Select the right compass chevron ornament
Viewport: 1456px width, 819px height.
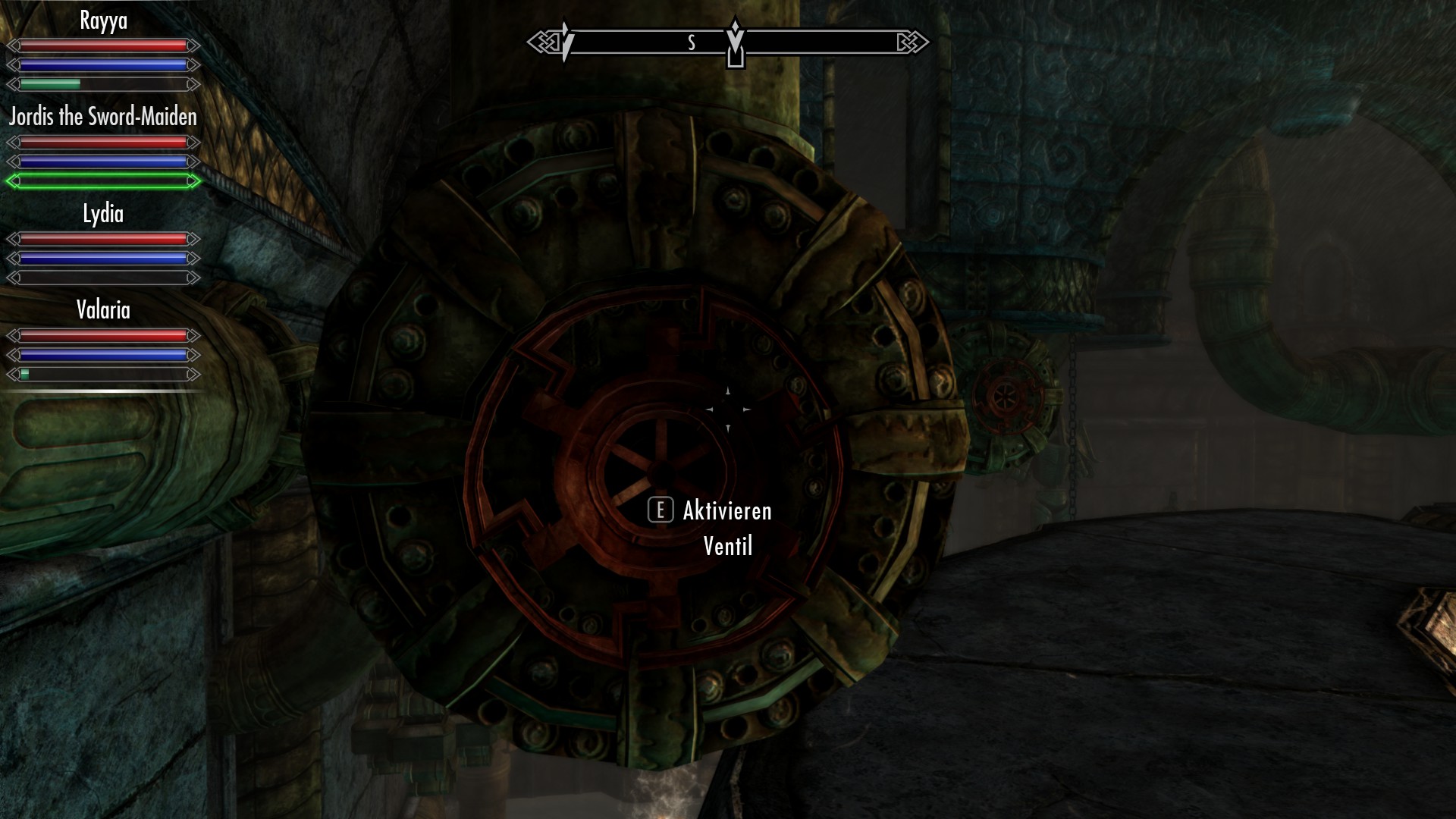coord(912,42)
